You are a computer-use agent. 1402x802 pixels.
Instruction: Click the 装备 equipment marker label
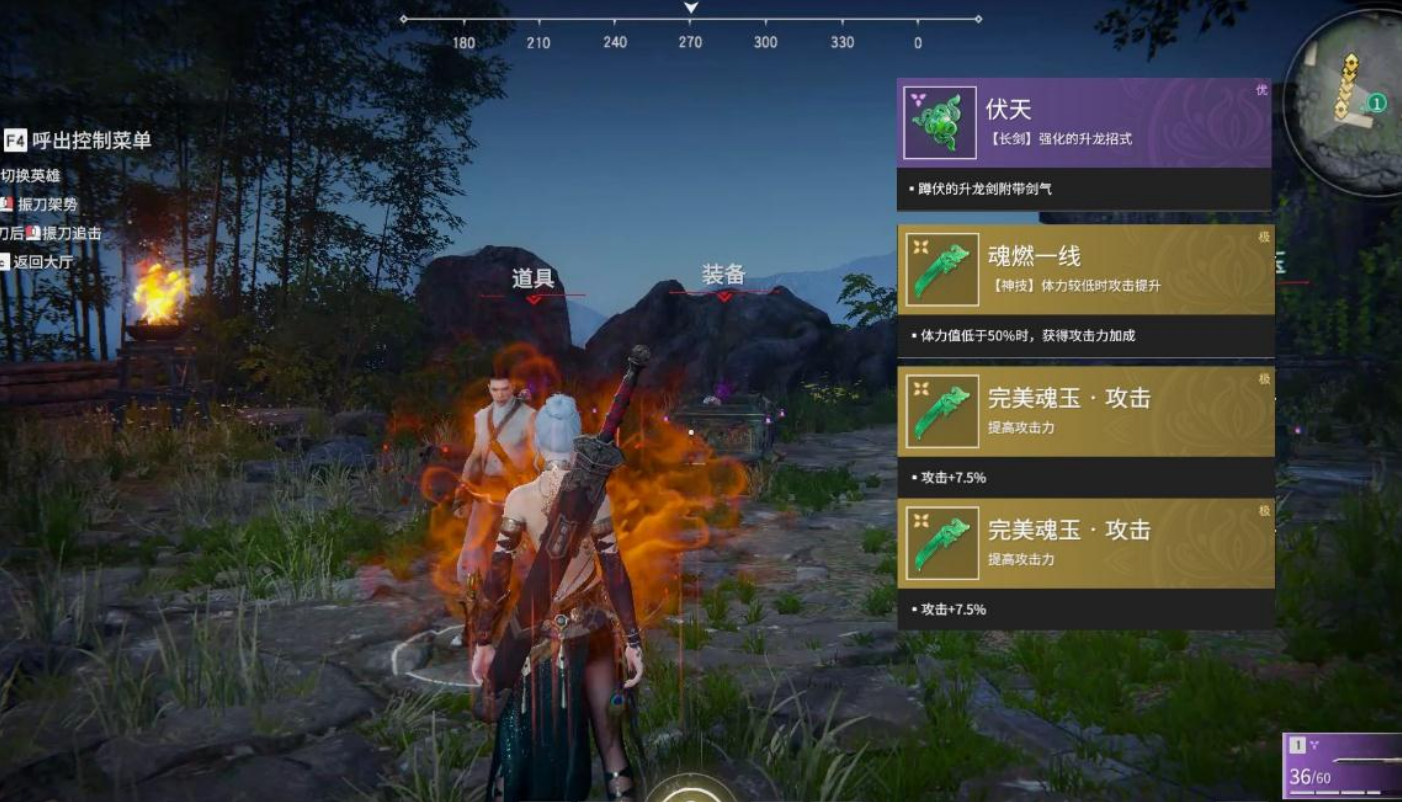[x=723, y=275]
